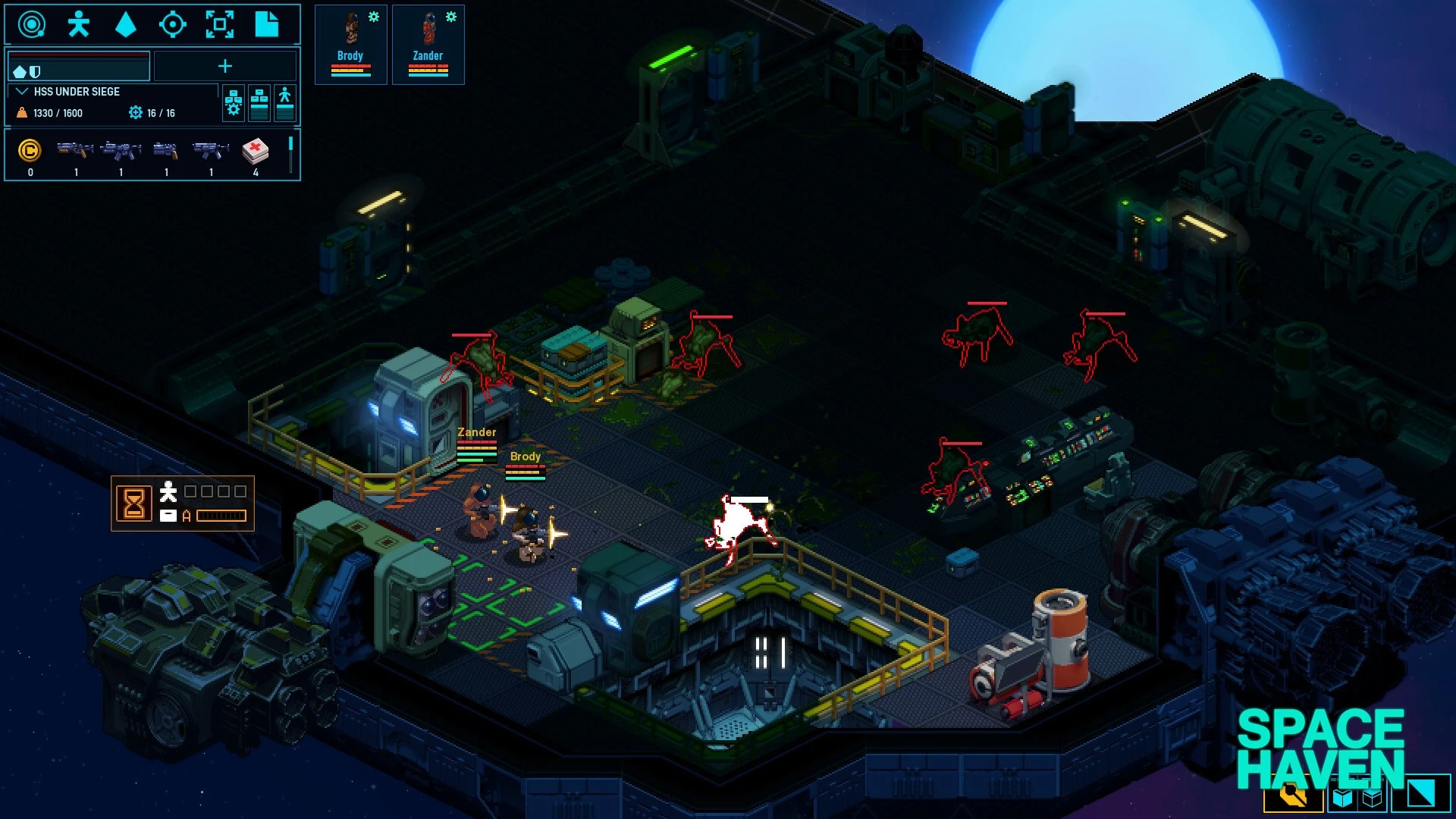Open the starmap orbit view
This screenshot has width=1456, height=819.
[31, 25]
